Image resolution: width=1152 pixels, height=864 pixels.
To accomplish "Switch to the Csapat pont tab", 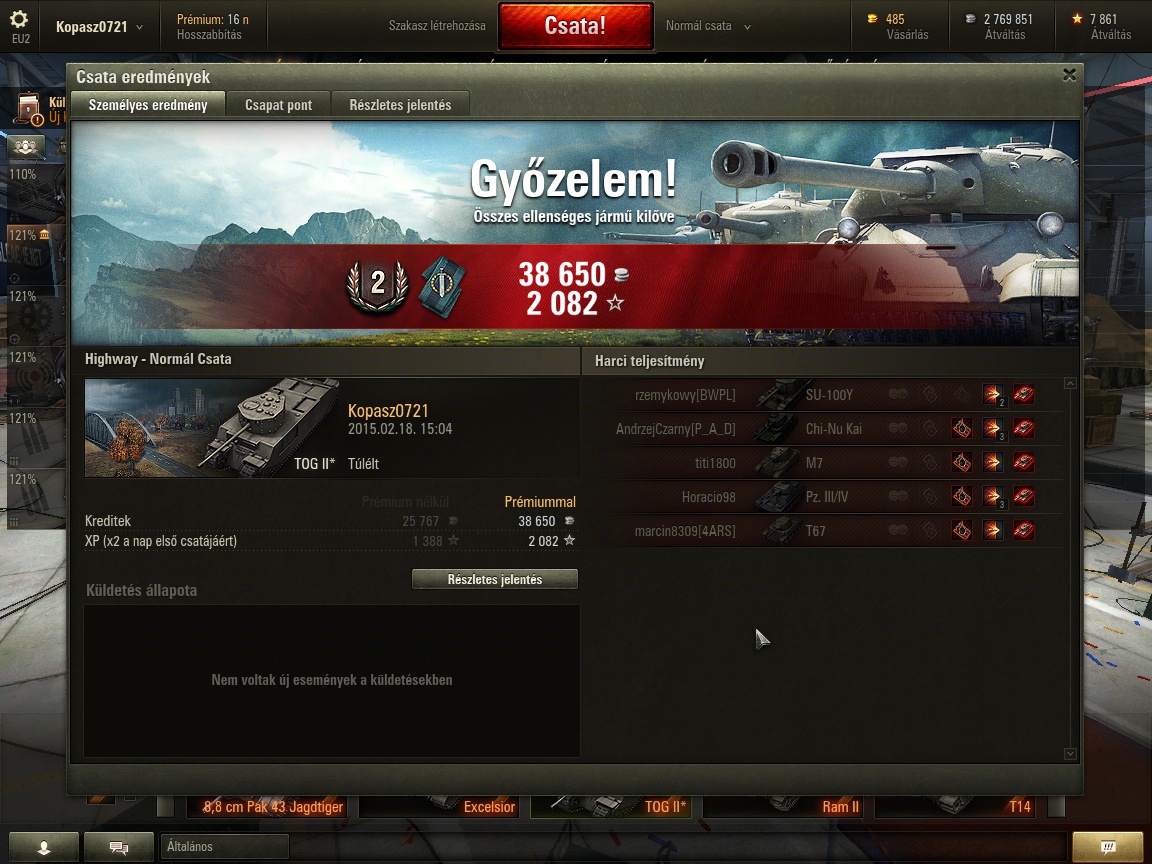I will tap(278, 105).
